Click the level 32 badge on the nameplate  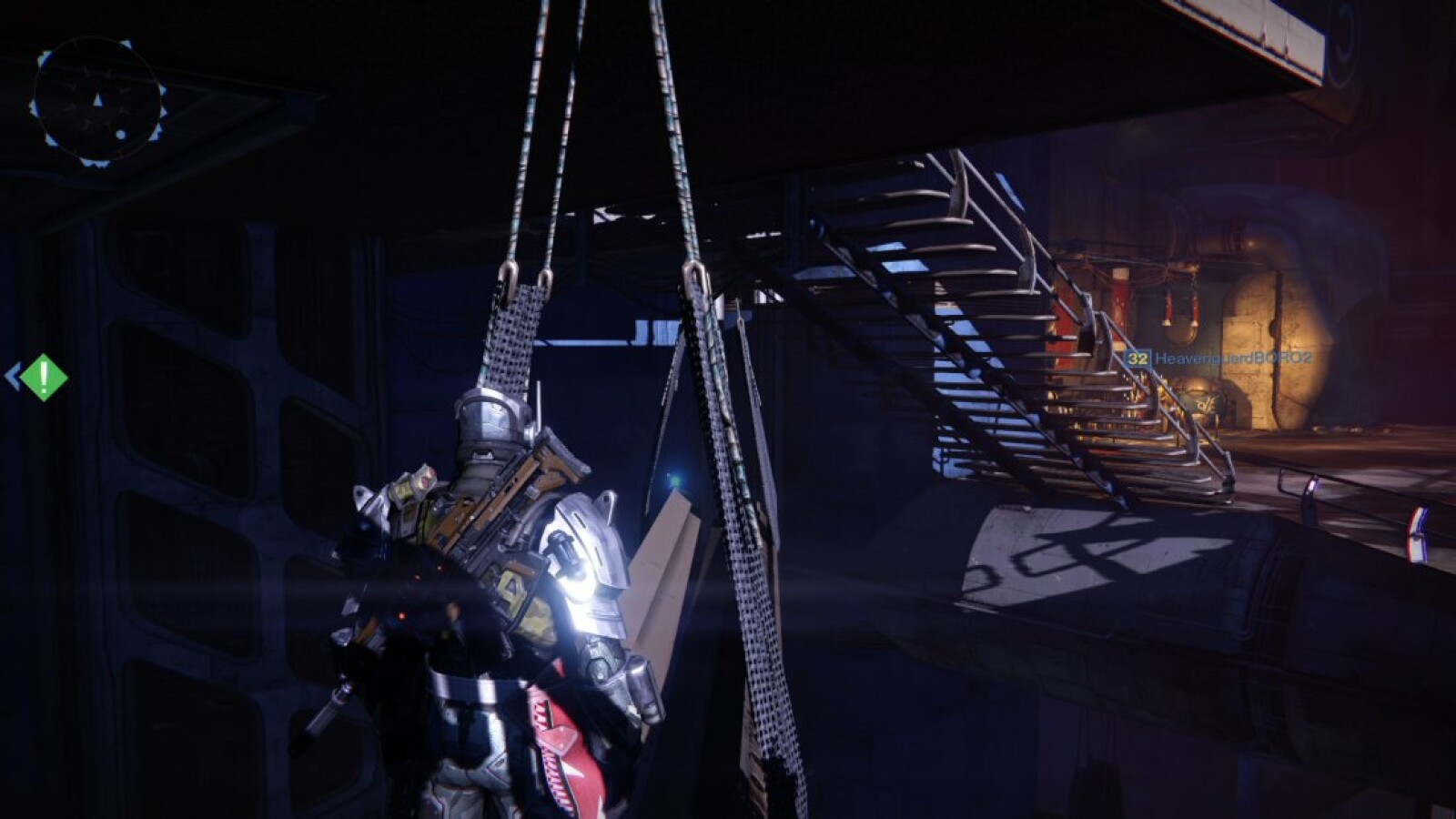click(x=1137, y=359)
